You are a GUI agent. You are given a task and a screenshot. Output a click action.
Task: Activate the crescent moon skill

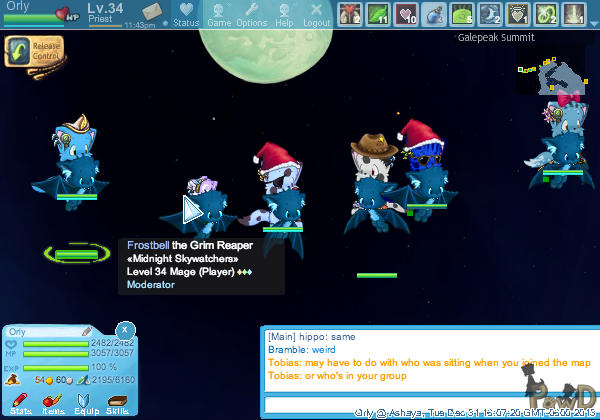tap(491, 14)
